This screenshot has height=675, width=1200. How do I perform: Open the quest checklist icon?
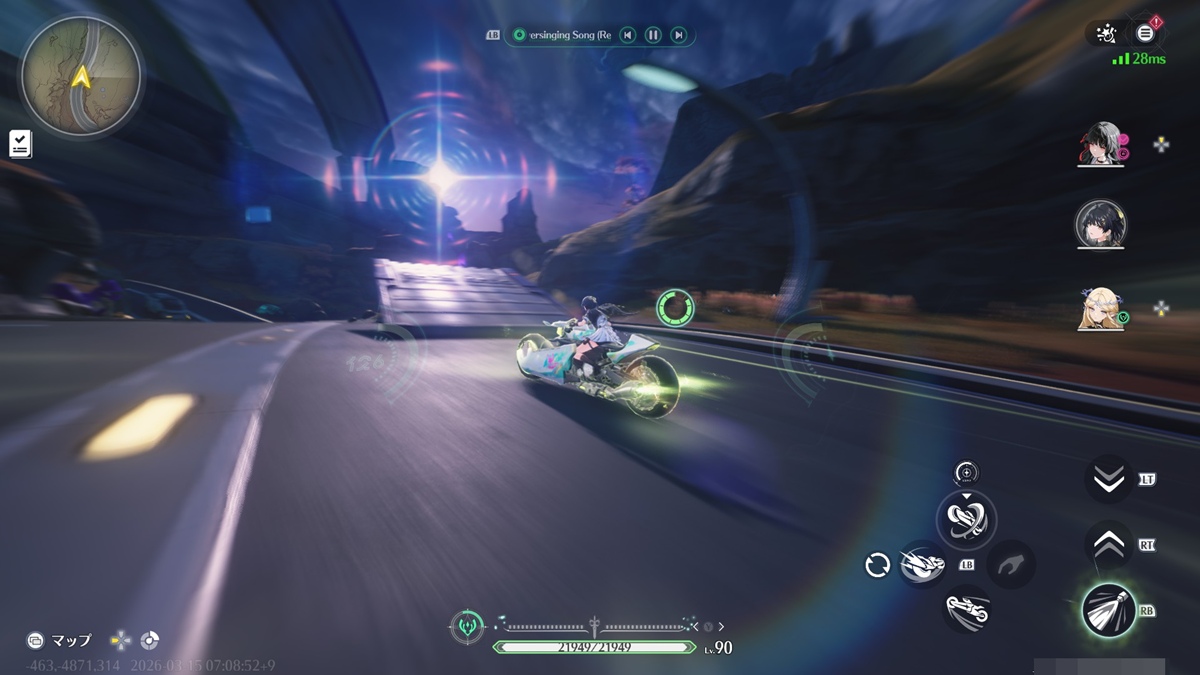click(x=20, y=143)
